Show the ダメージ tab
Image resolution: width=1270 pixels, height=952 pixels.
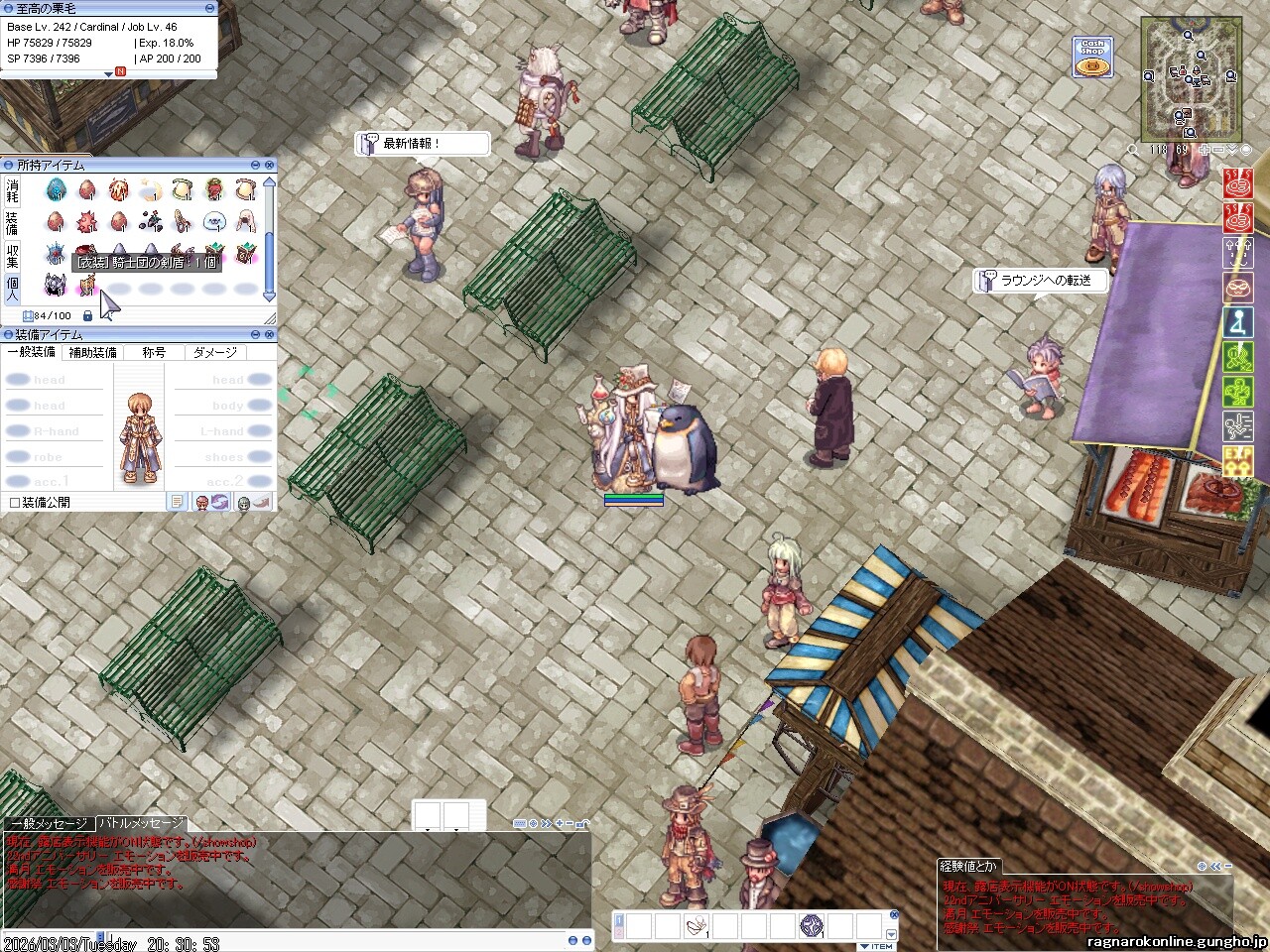[x=215, y=352]
